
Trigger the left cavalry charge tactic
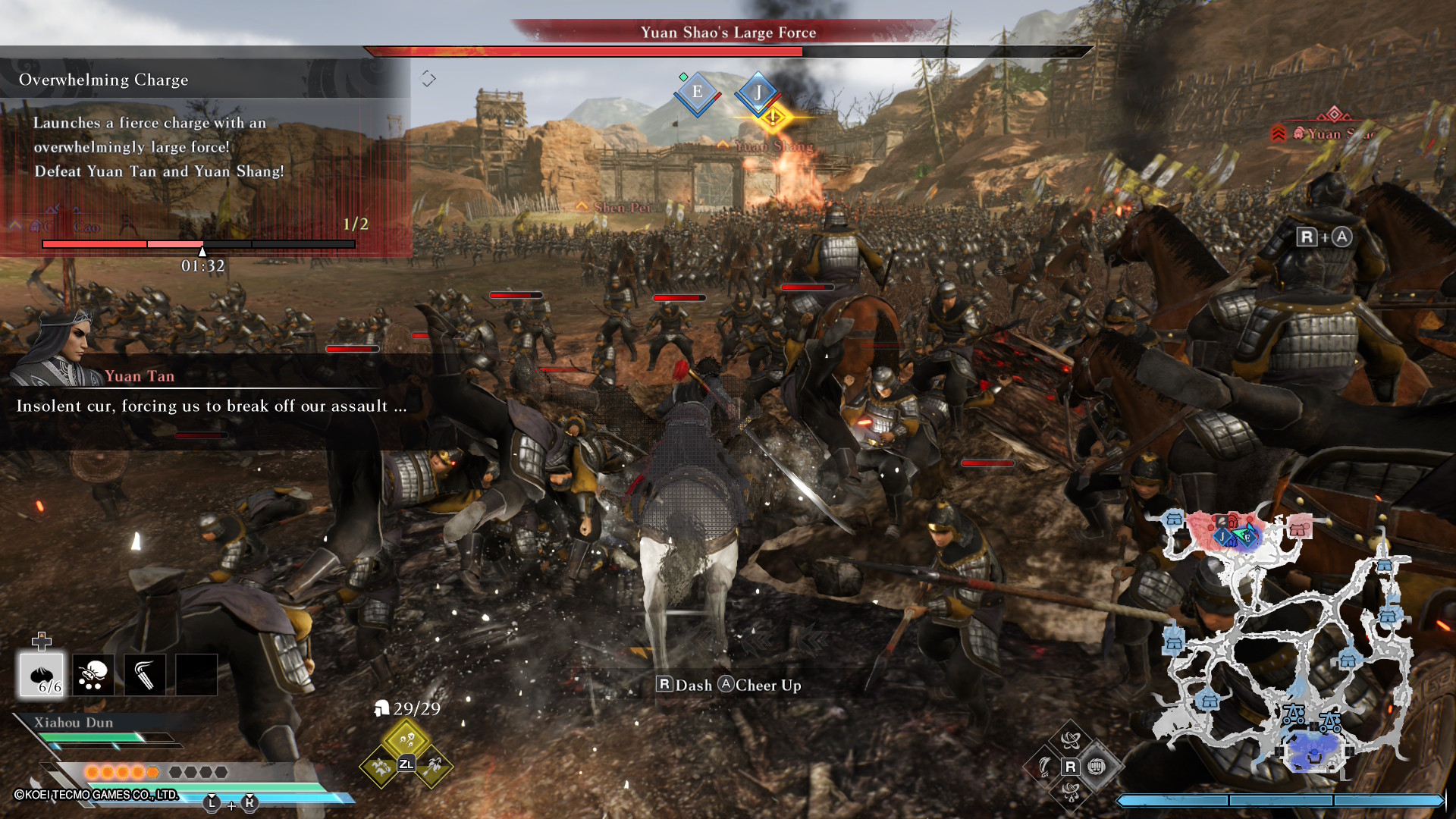pyautogui.click(x=381, y=767)
